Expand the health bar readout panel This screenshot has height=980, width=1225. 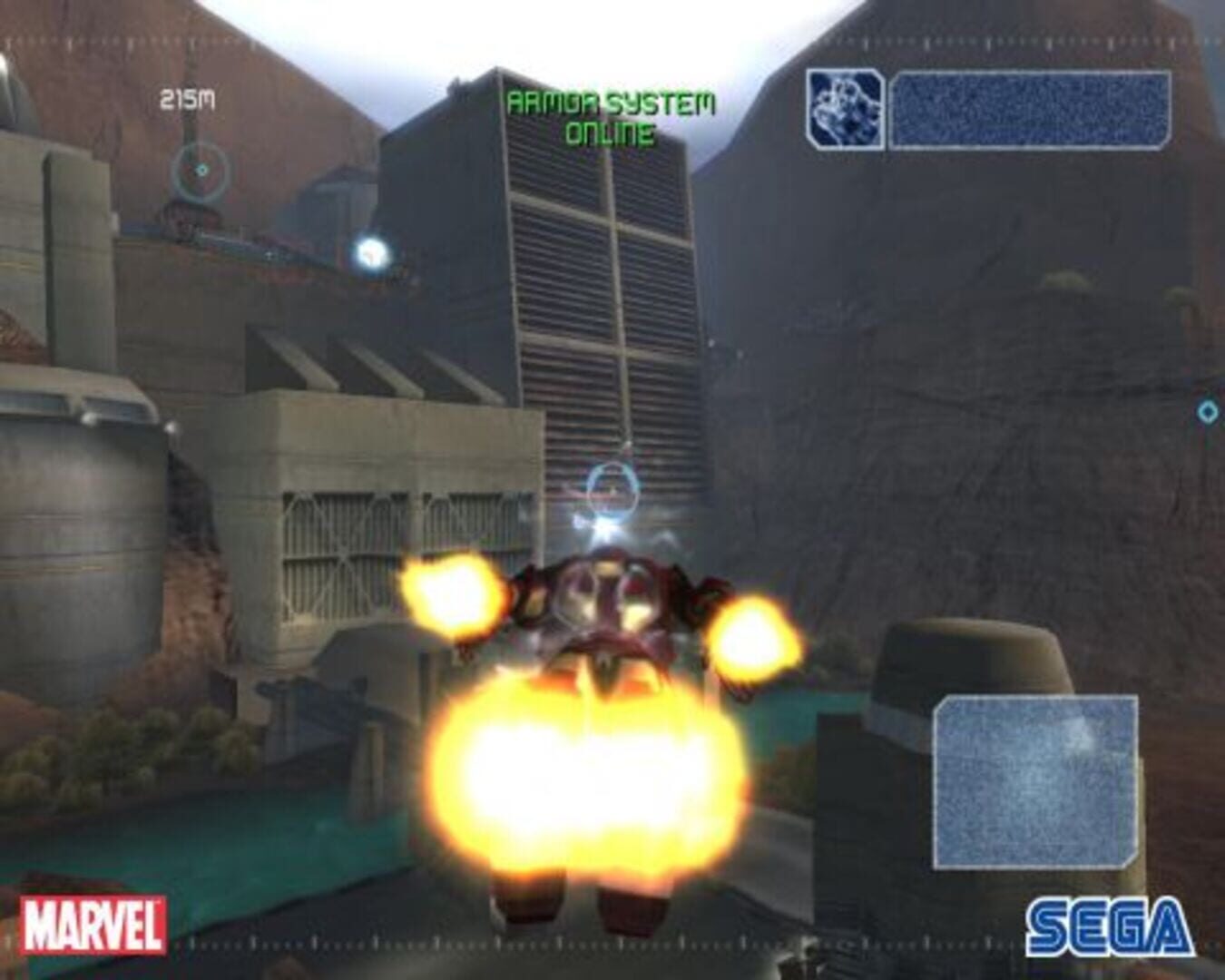tap(1030, 109)
